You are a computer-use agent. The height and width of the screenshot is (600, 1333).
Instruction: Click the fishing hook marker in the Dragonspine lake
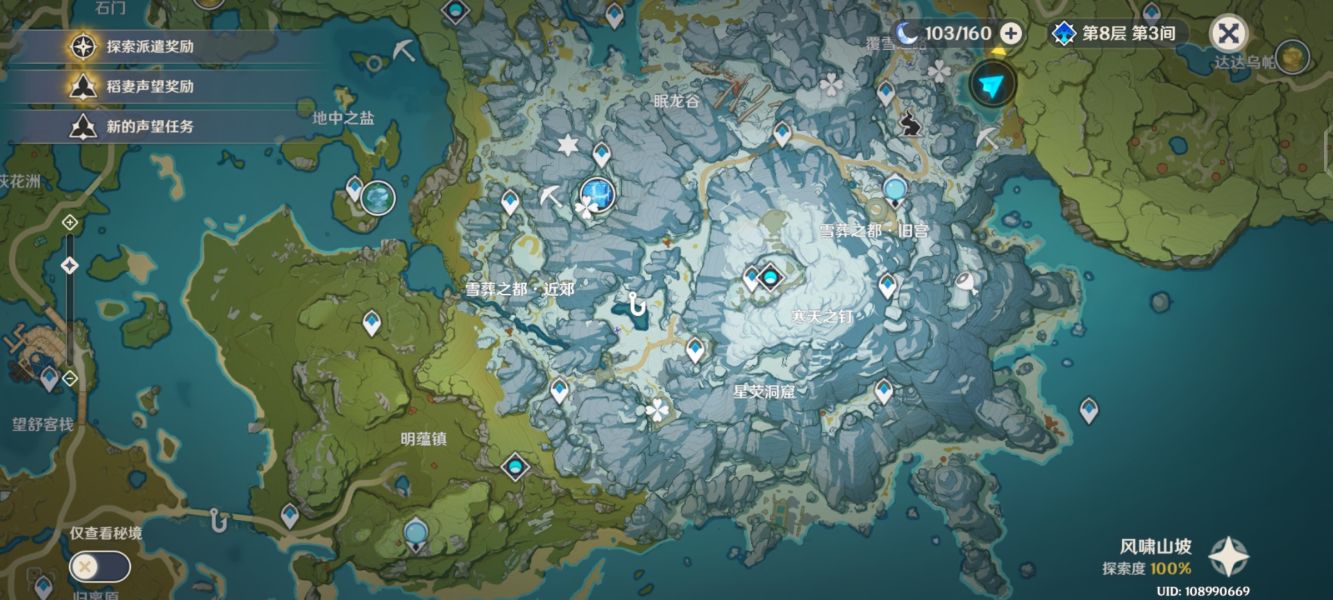(x=635, y=303)
